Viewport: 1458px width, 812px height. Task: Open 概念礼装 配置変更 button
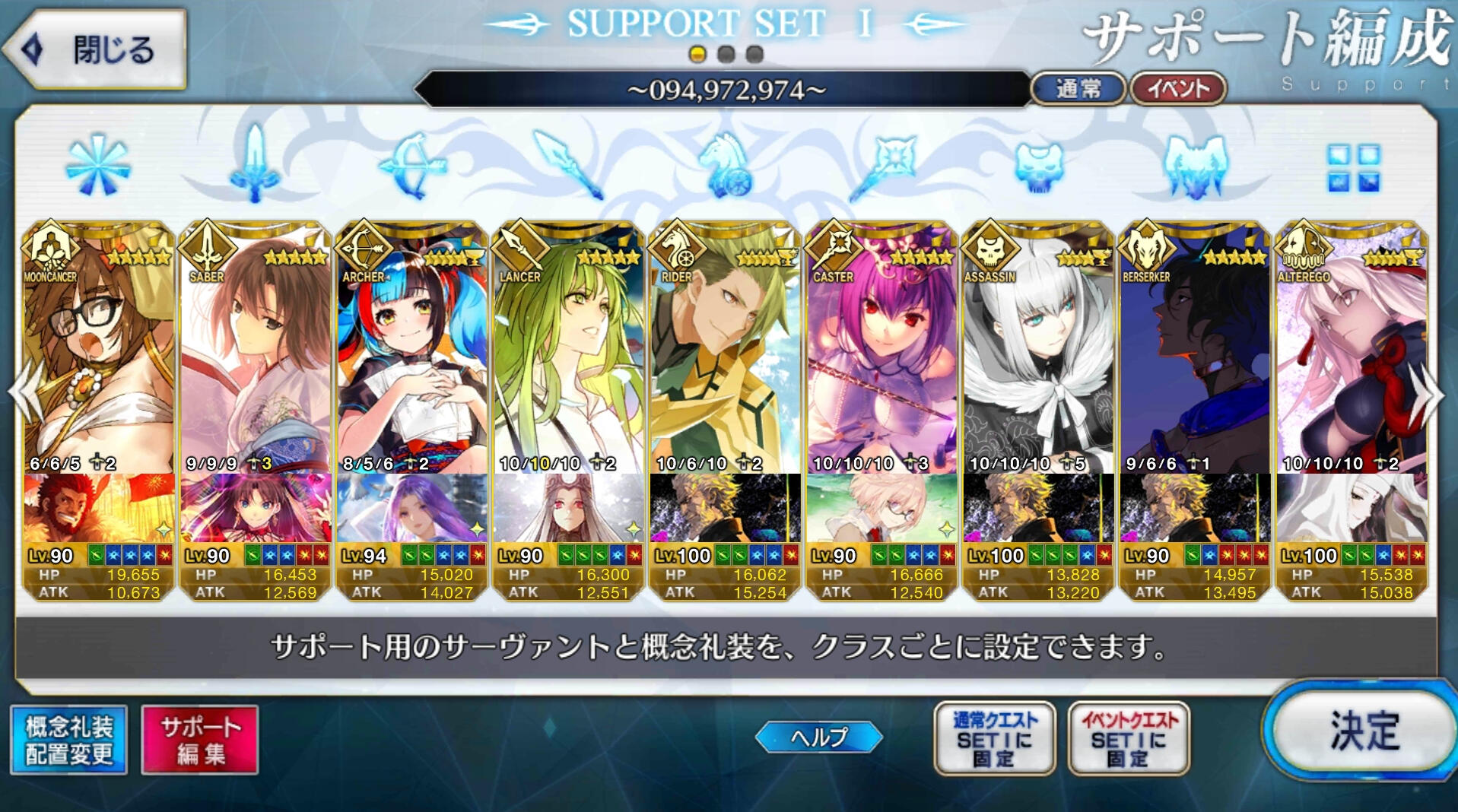[69, 740]
